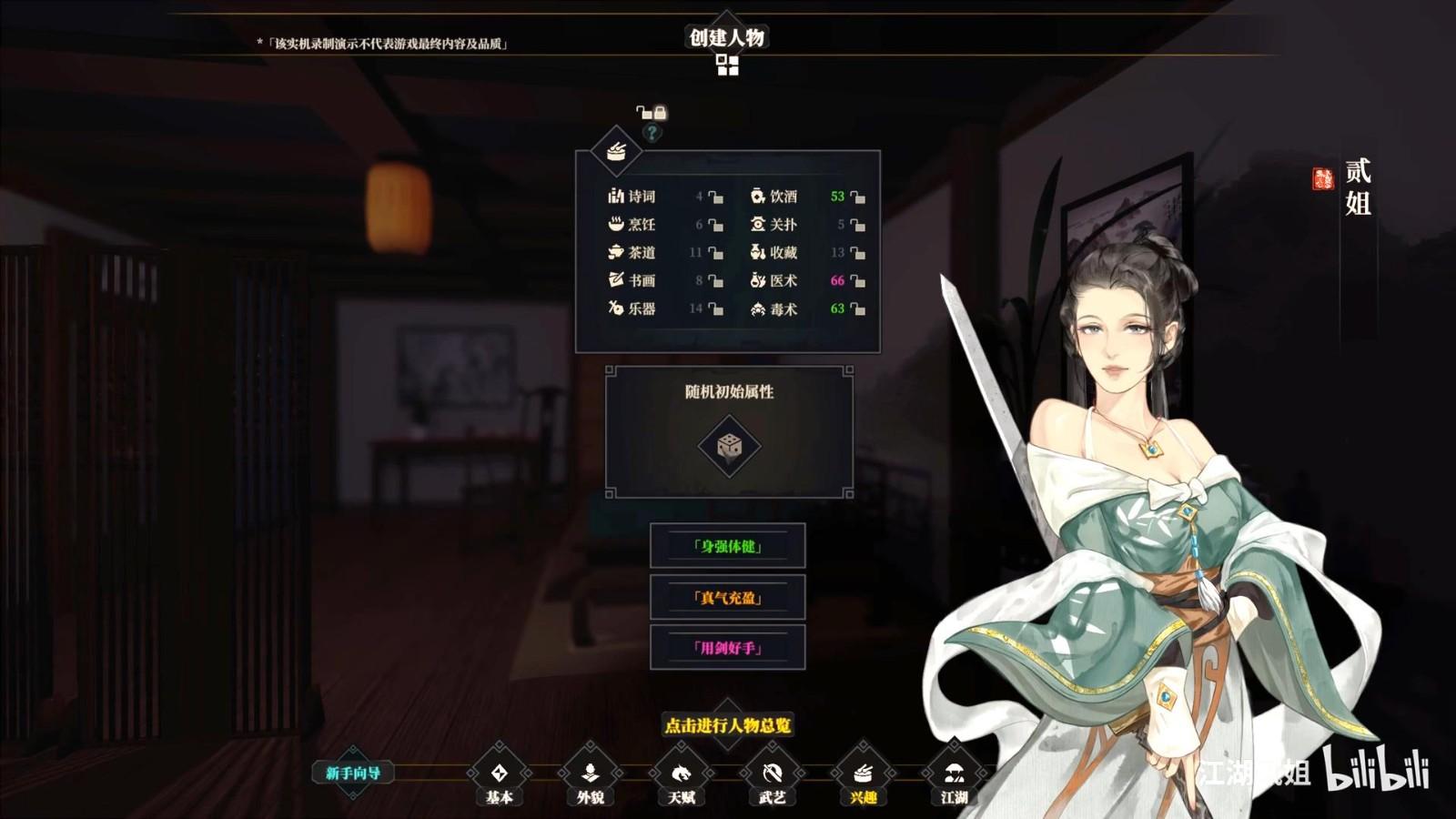The height and width of the screenshot is (819, 1456).
Task: Select the 「身强体健」 trait button
Action: click(x=728, y=546)
